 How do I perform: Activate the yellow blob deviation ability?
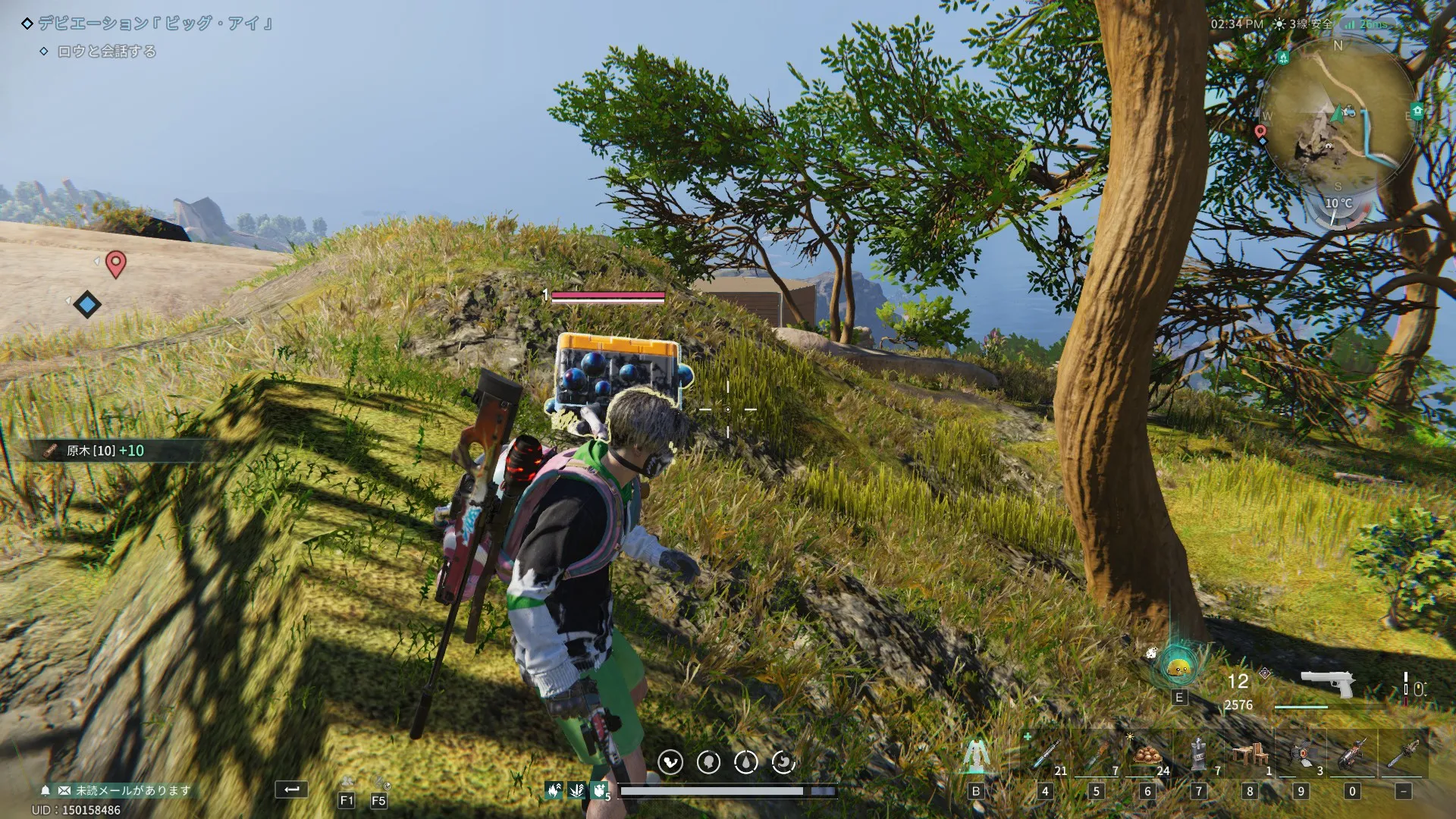[1178, 667]
